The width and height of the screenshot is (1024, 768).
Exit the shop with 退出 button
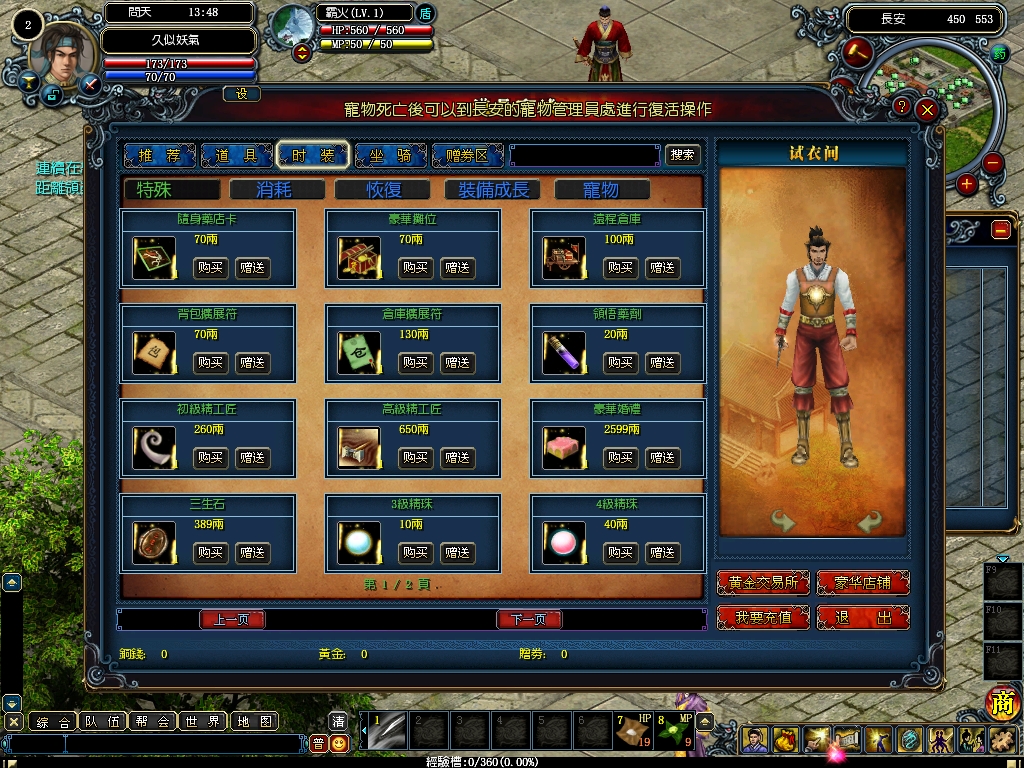pos(863,618)
